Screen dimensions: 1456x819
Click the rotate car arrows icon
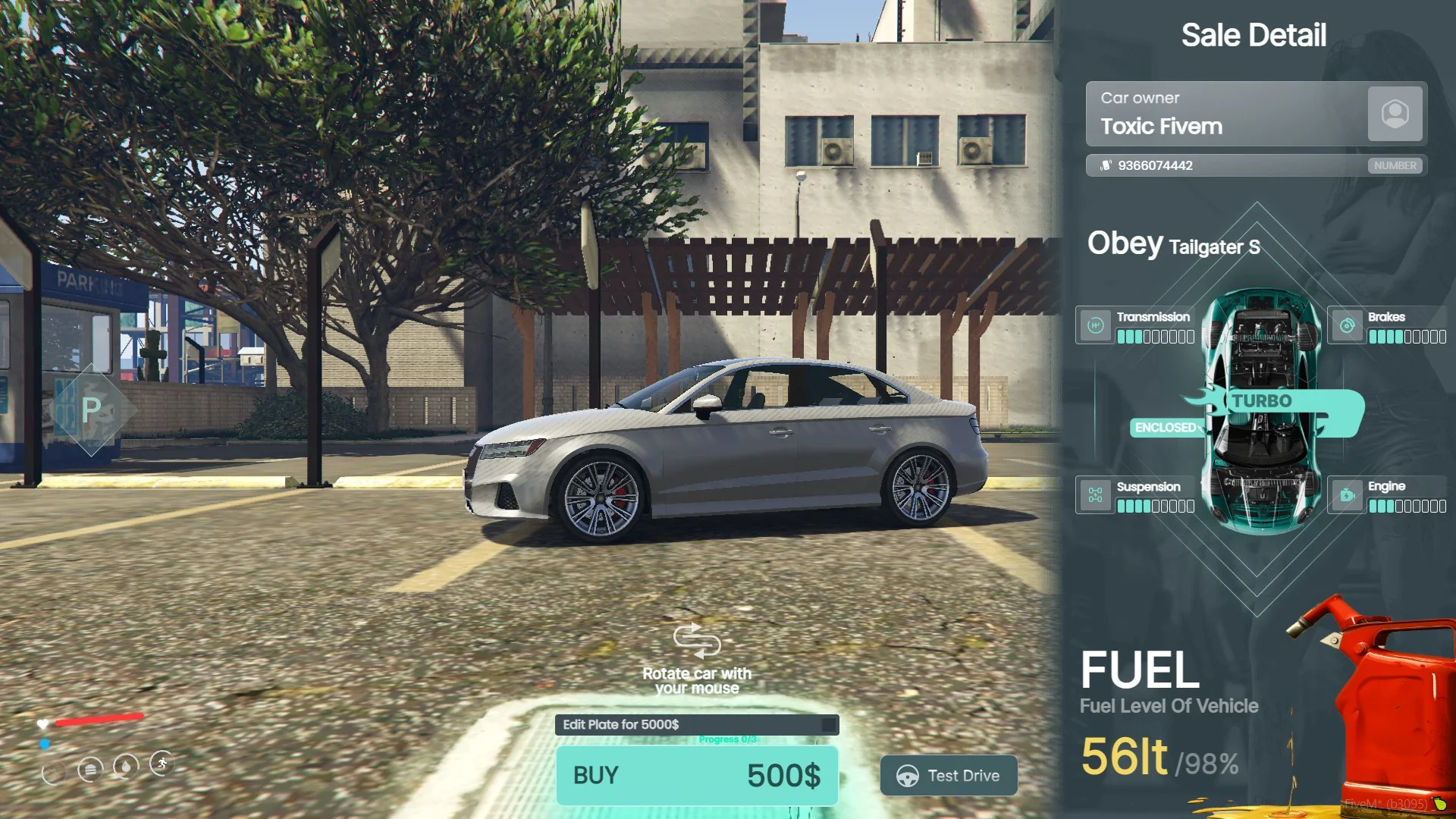(697, 642)
